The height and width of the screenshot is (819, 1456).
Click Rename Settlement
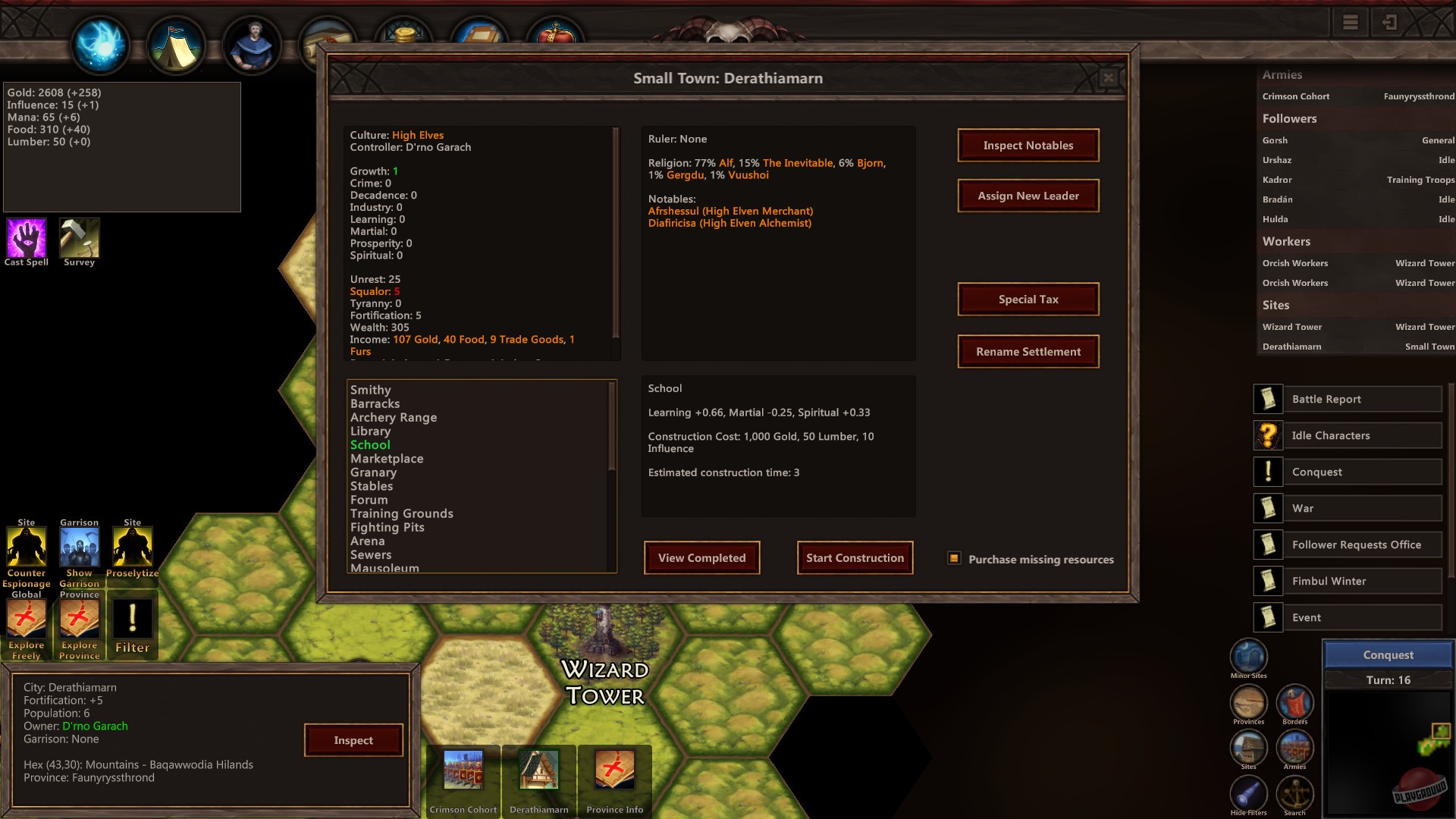(1028, 351)
